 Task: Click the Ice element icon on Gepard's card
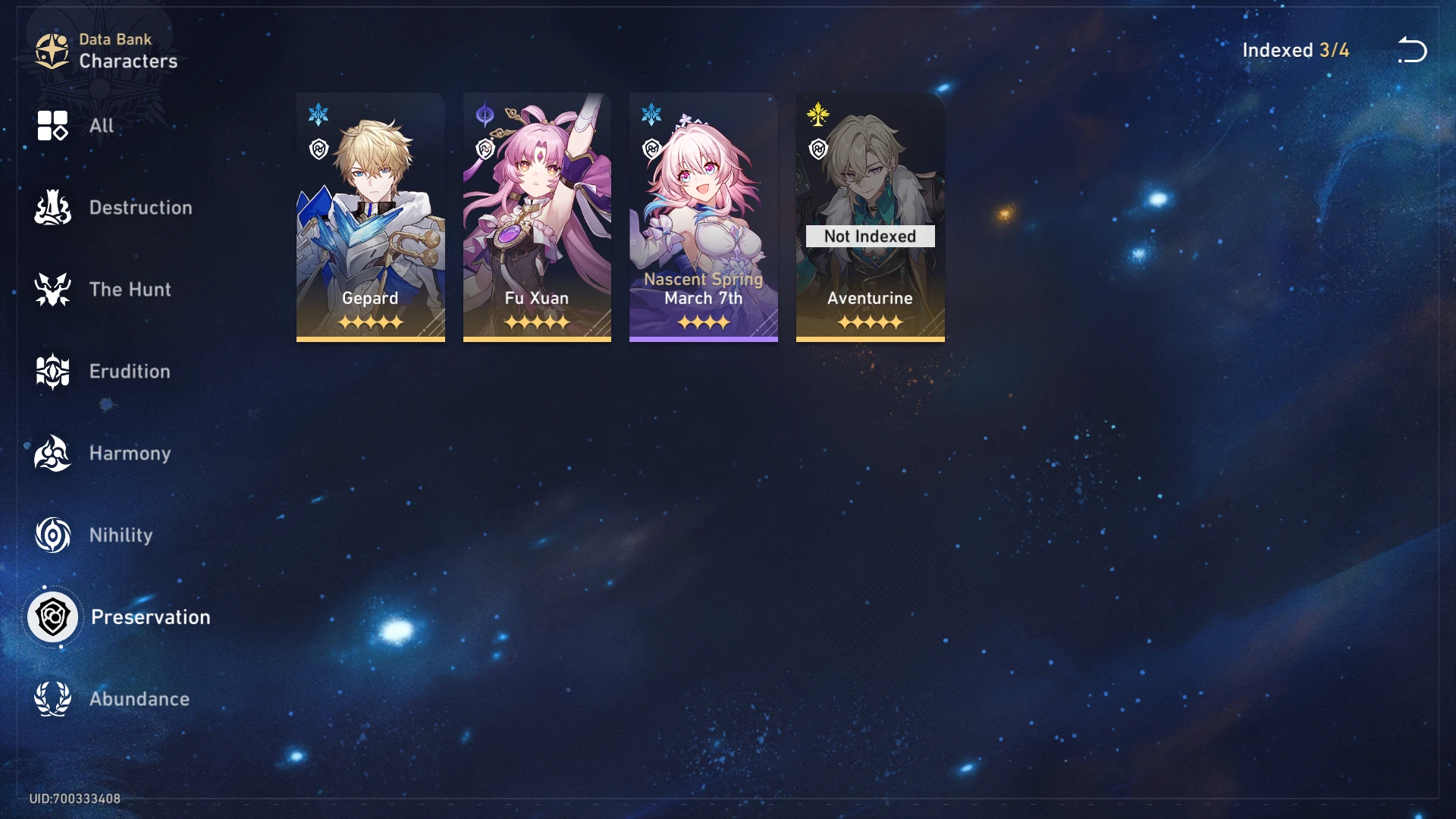click(318, 114)
